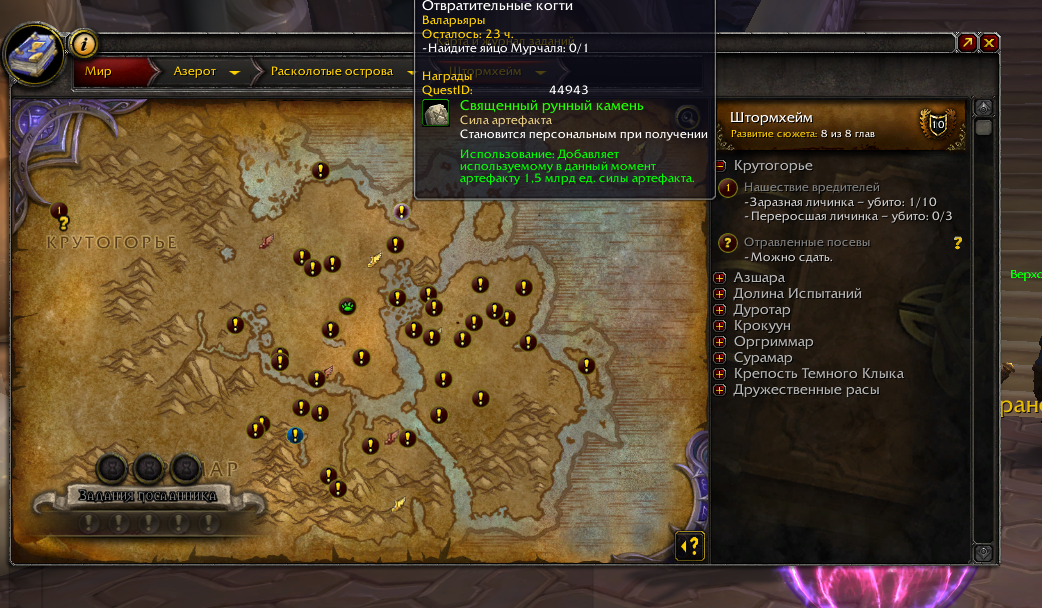Select the Нашествие вредителей quest
This screenshot has height=608, width=1042.
(x=811, y=187)
